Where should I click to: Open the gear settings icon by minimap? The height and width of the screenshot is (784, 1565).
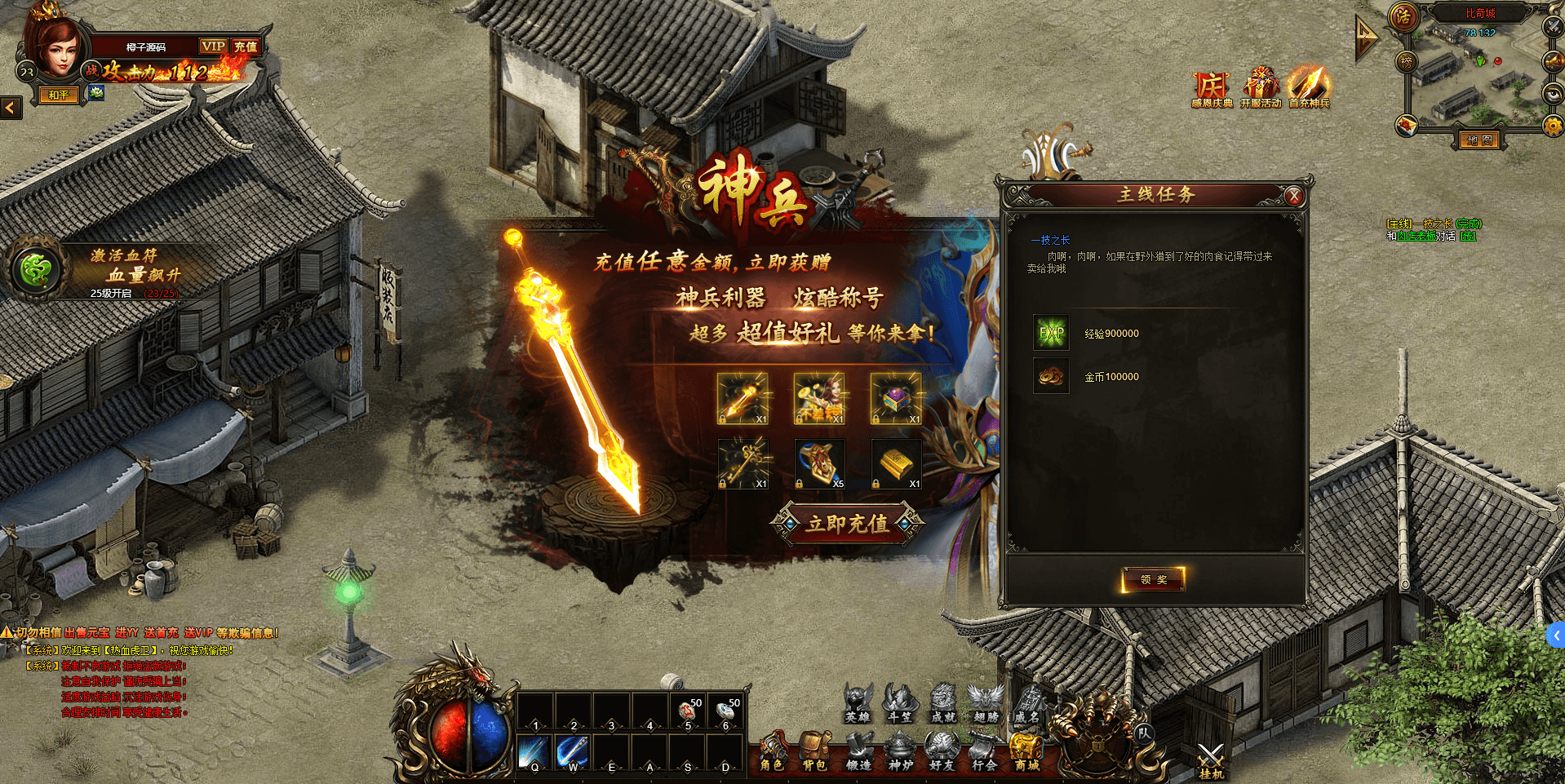[1552, 126]
